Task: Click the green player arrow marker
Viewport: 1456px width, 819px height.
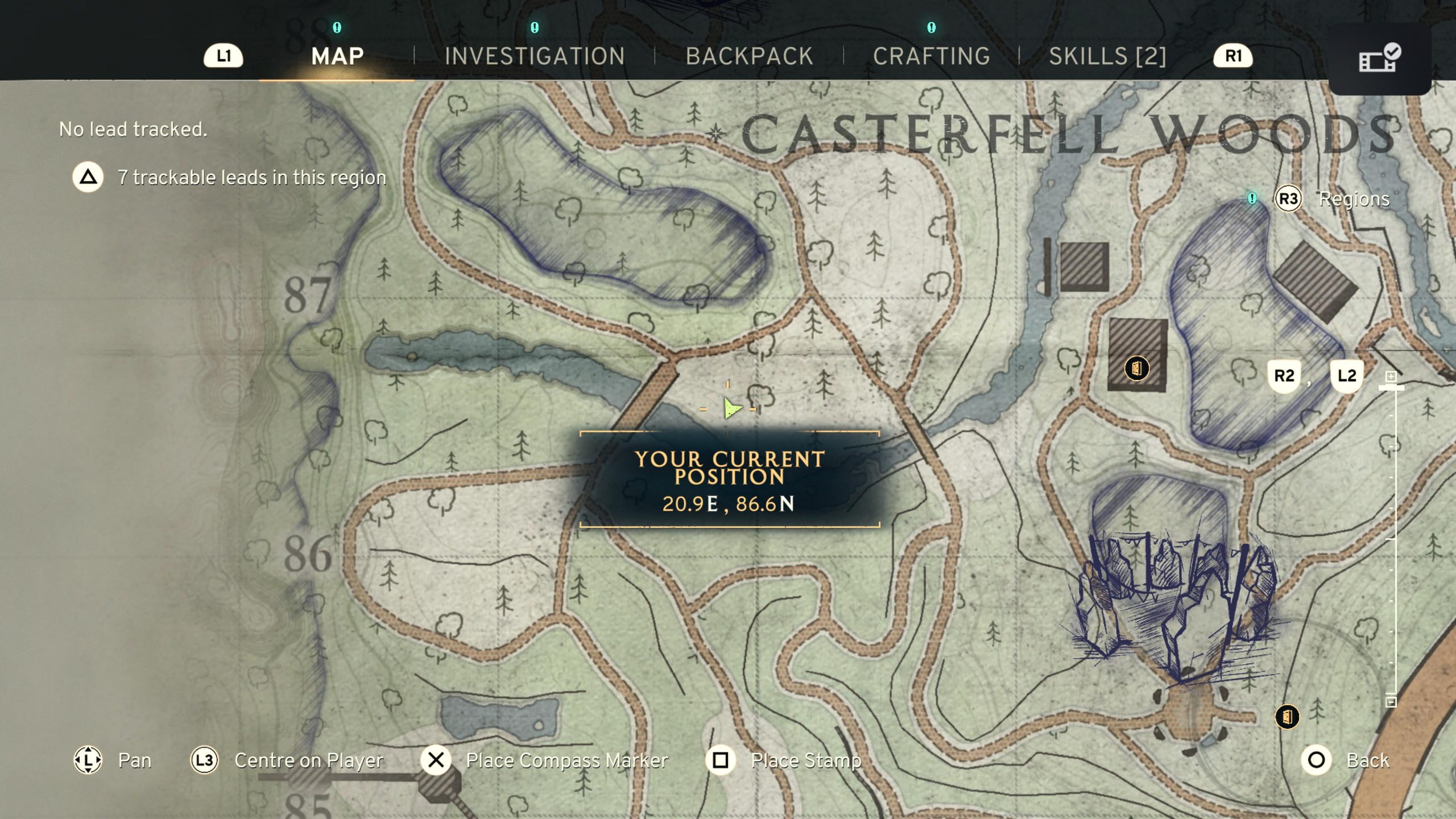Action: [731, 408]
